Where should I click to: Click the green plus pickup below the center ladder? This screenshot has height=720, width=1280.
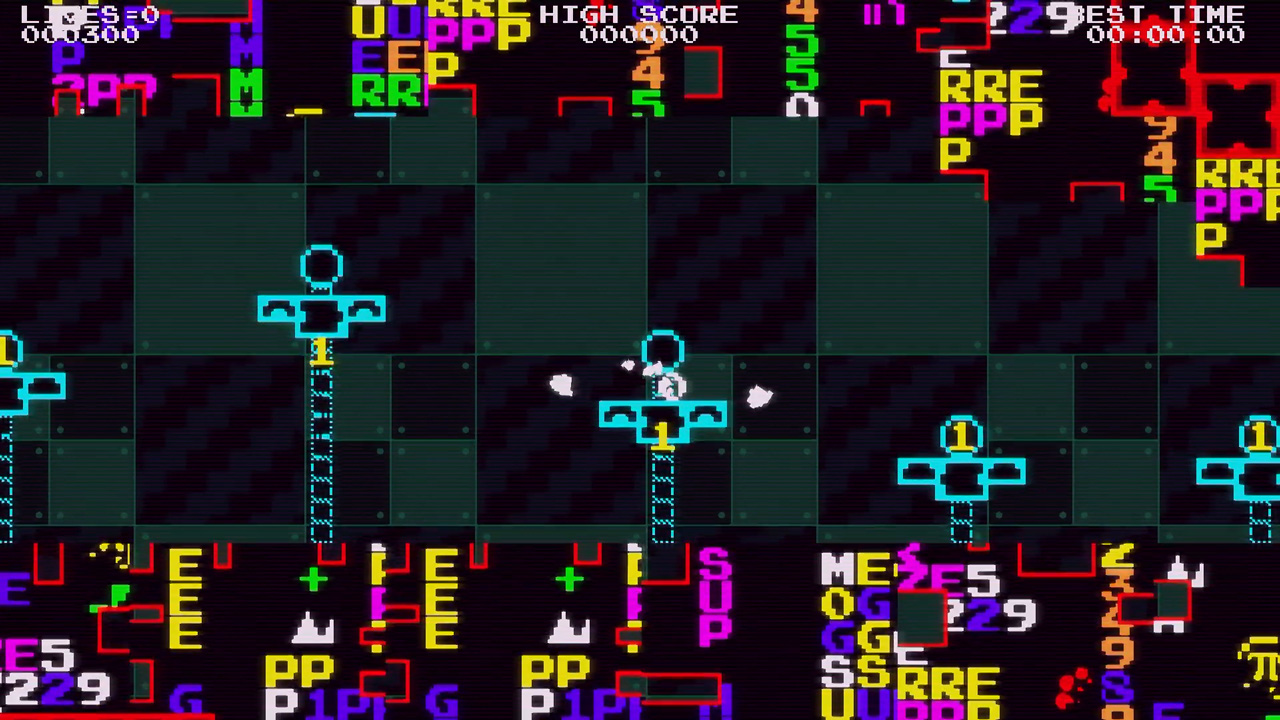[568, 578]
